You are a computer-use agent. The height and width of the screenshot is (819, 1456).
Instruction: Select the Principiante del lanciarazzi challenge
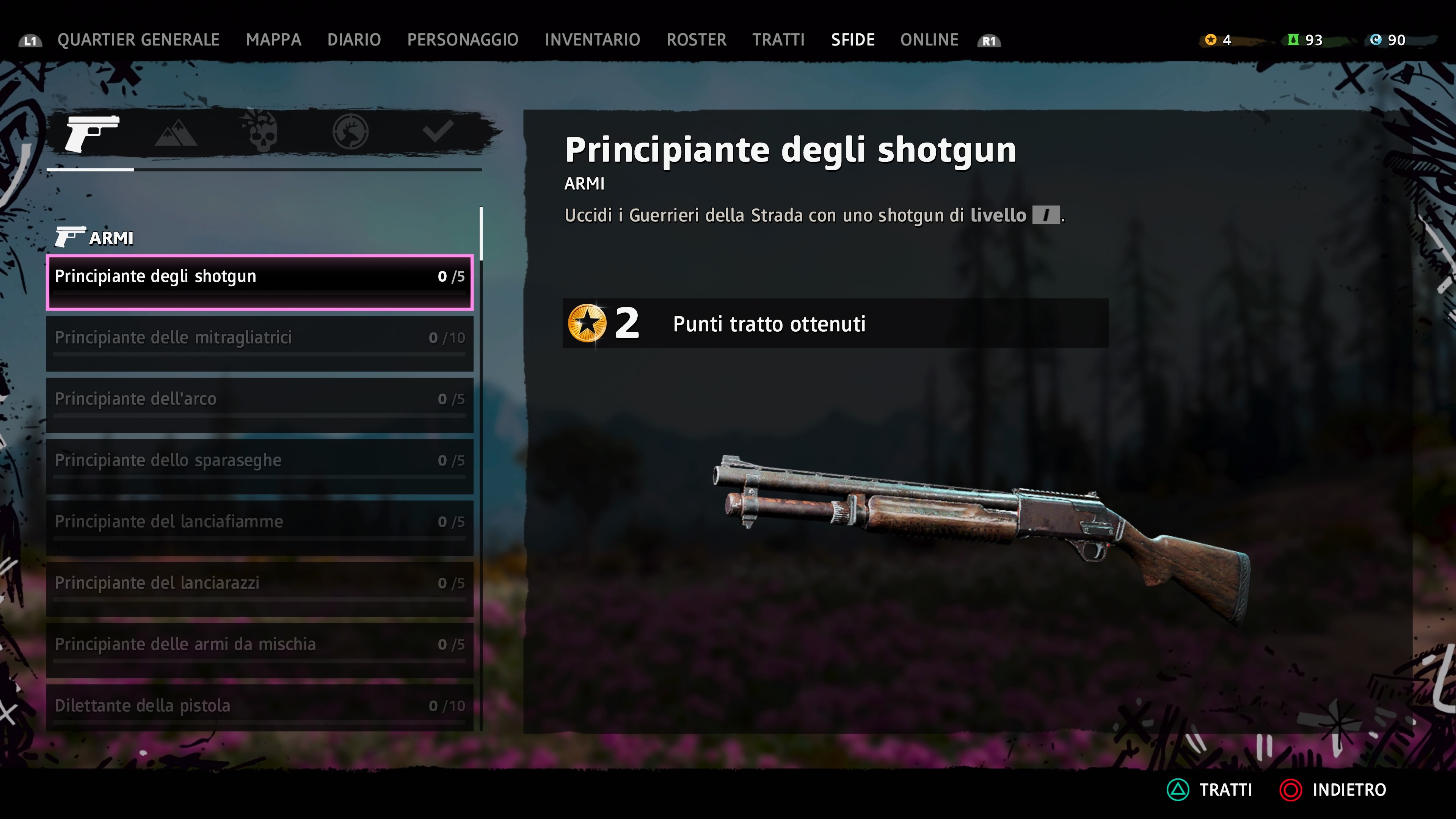tap(259, 588)
